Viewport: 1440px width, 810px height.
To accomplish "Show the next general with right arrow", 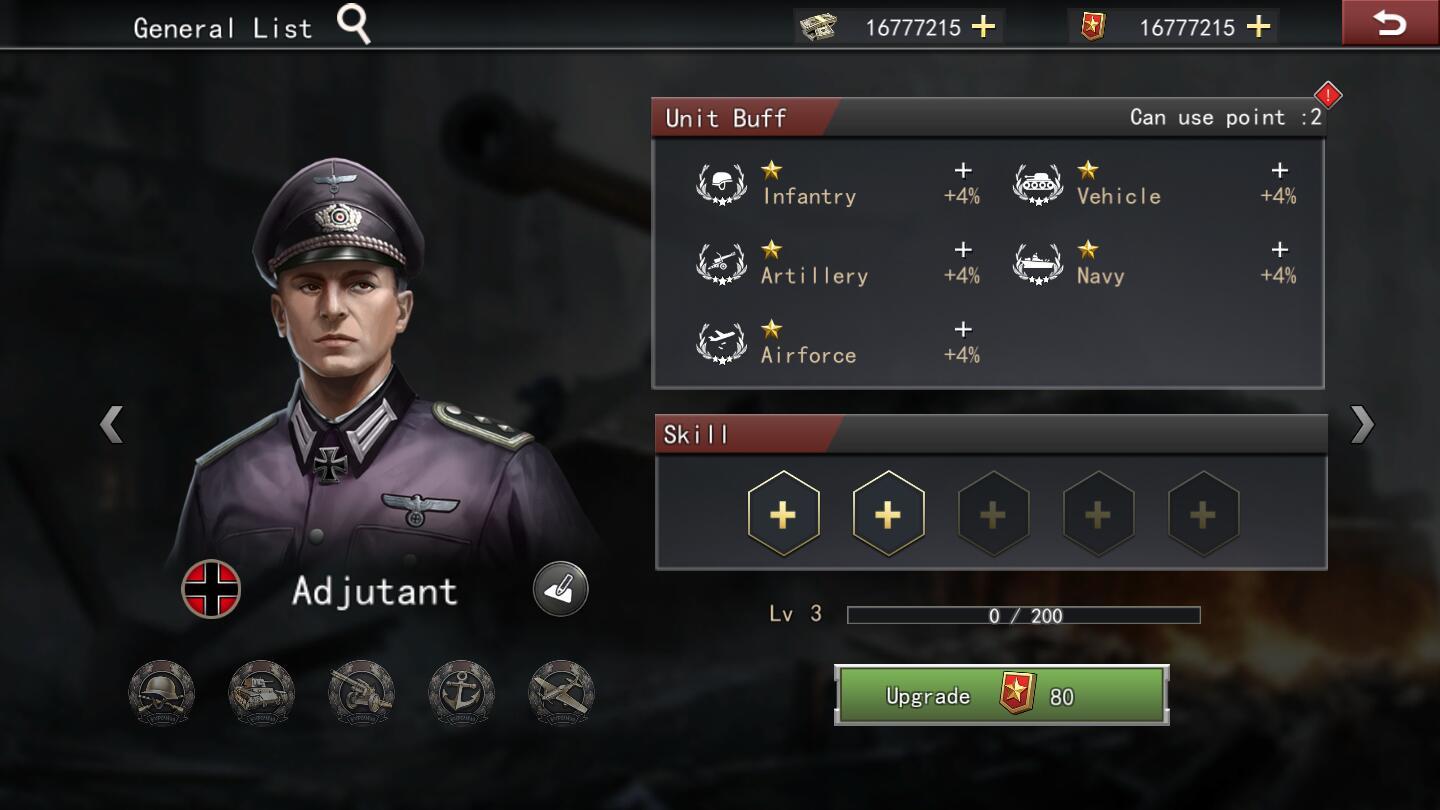I will click(x=1362, y=424).
